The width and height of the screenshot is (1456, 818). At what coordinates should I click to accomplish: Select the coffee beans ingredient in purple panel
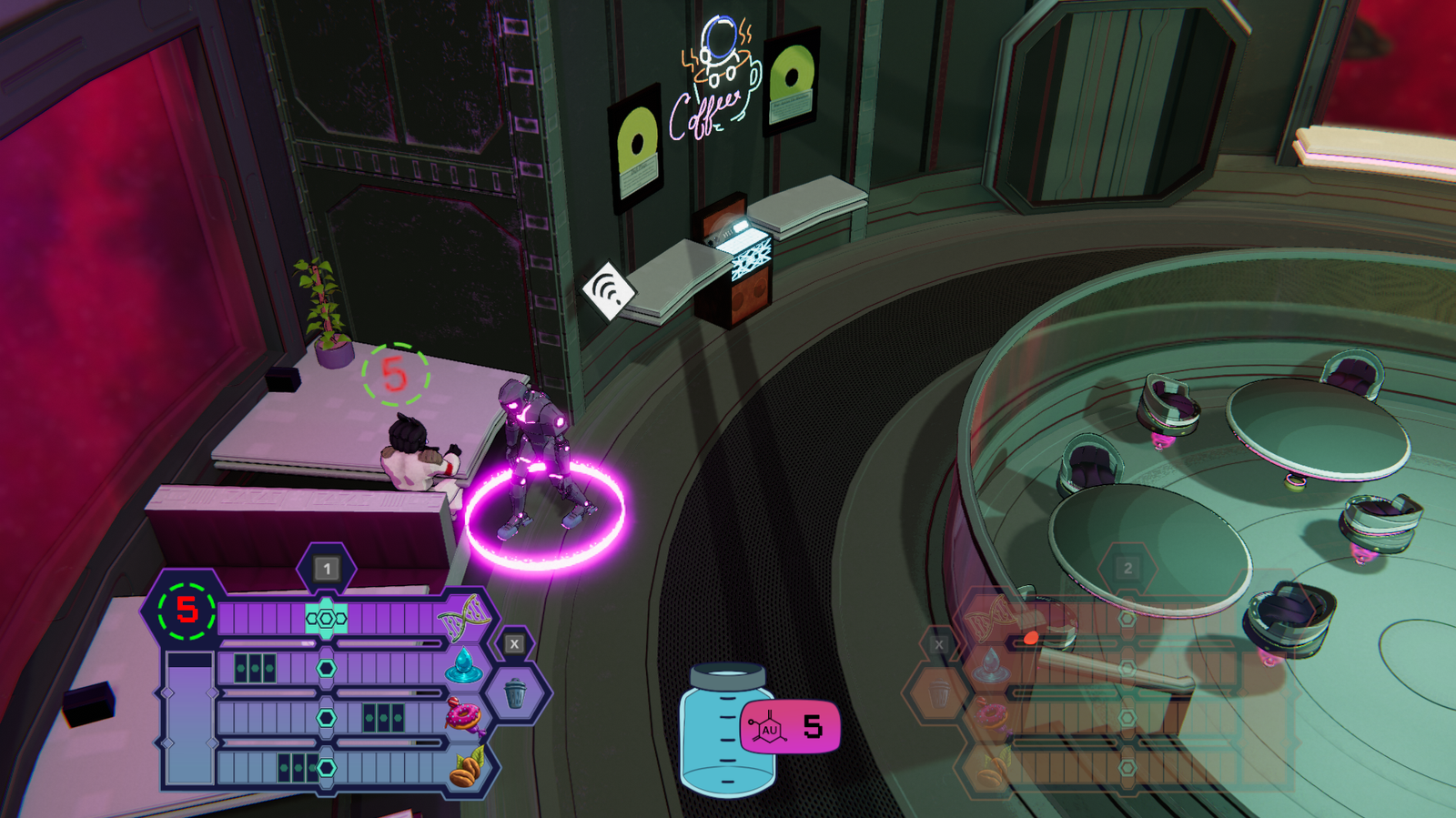tap(466, 769)
